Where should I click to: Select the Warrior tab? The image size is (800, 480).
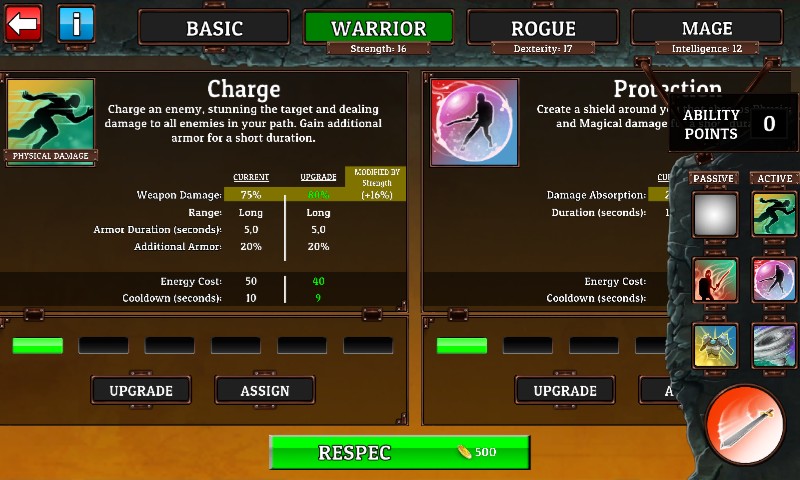coord(378,28)
